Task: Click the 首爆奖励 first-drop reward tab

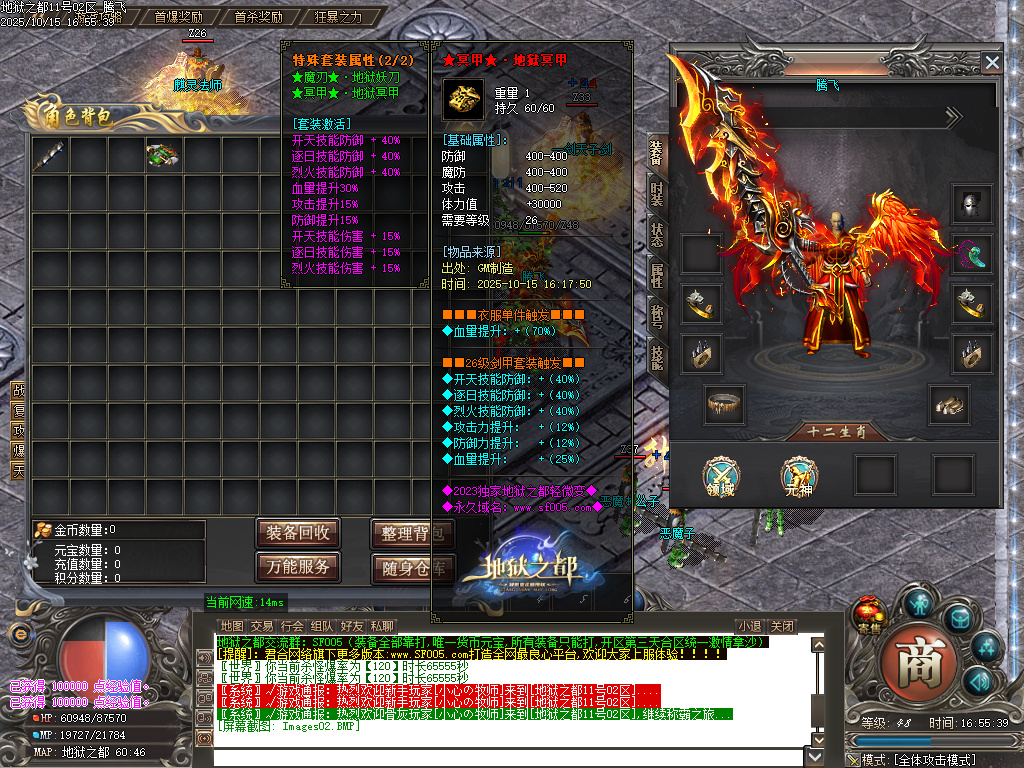Action: point(178,17)
